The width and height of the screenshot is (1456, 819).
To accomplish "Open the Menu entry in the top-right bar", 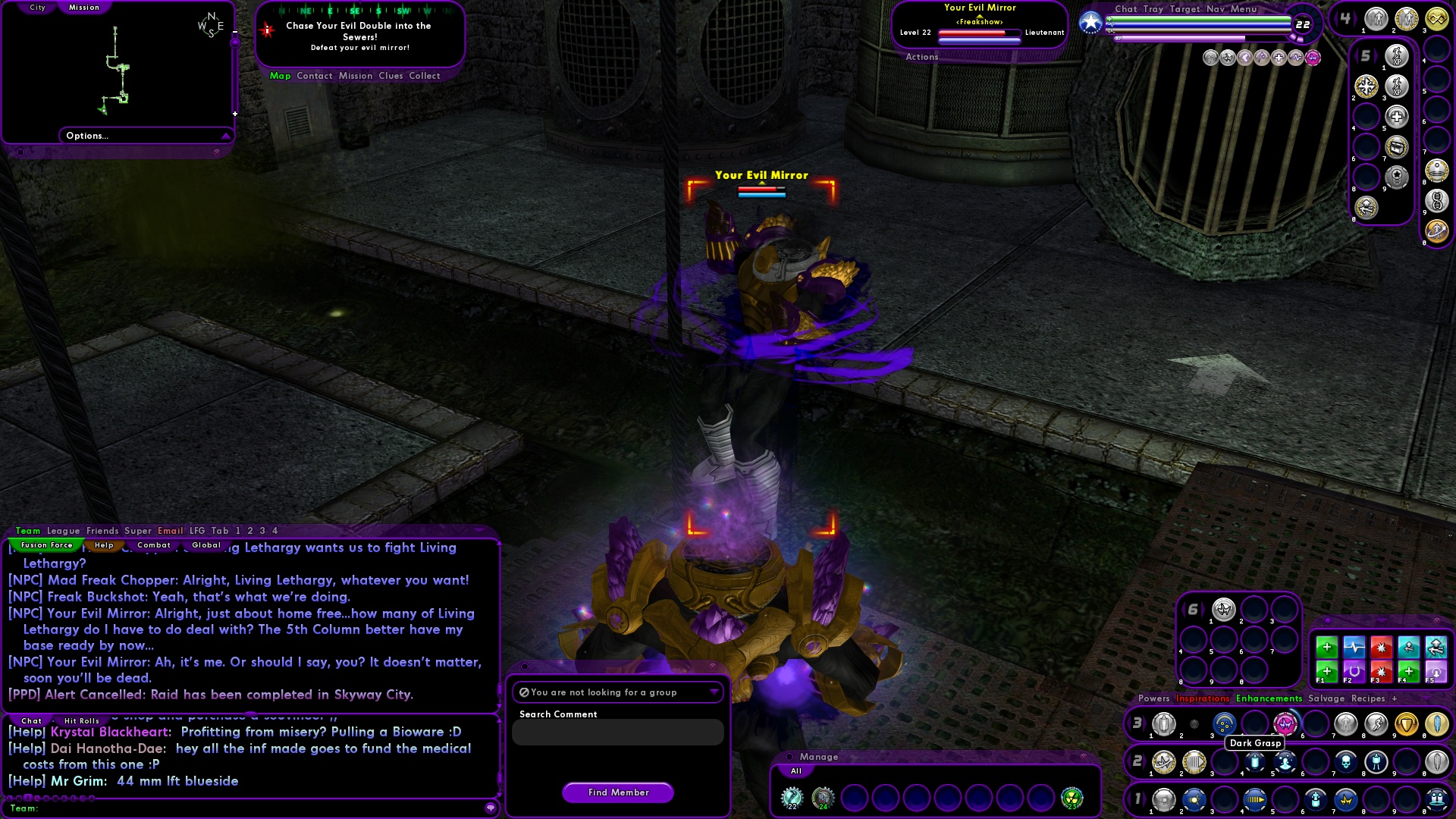I will [x=1244, y=9].
